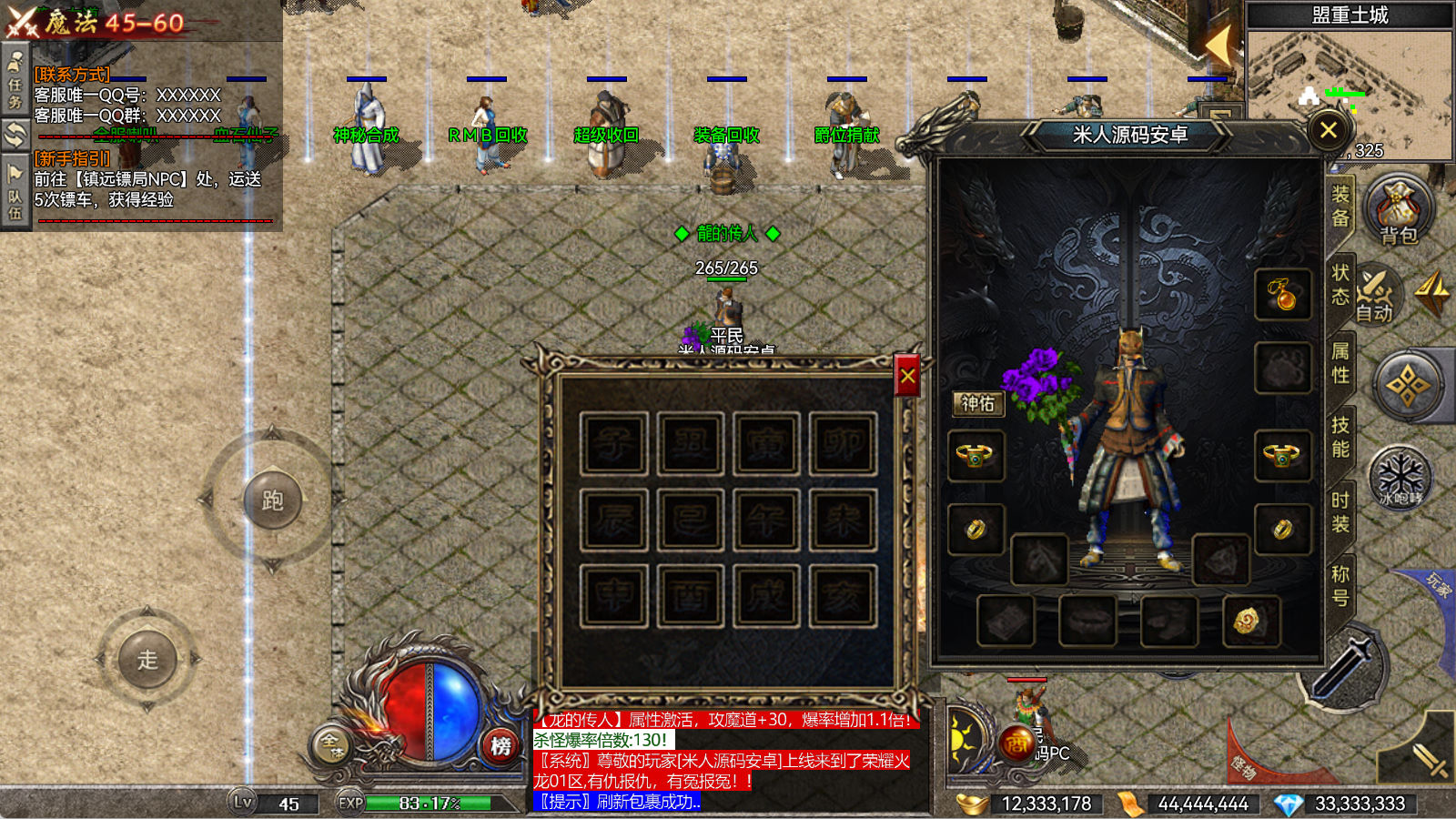Open the 商 shop icon

(1016, 743)
